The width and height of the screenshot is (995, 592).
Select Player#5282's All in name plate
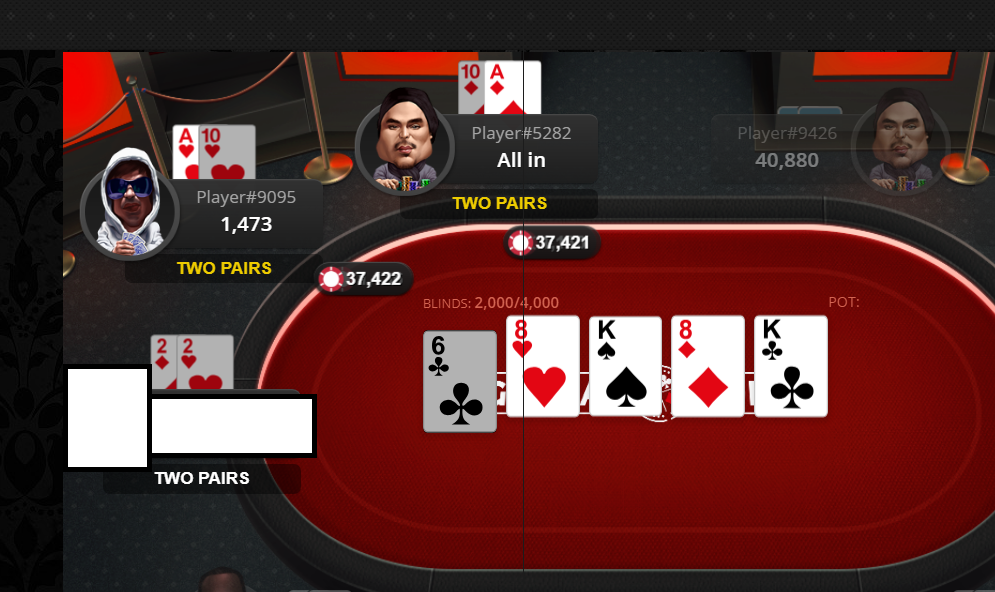click(x=520, y=148)
